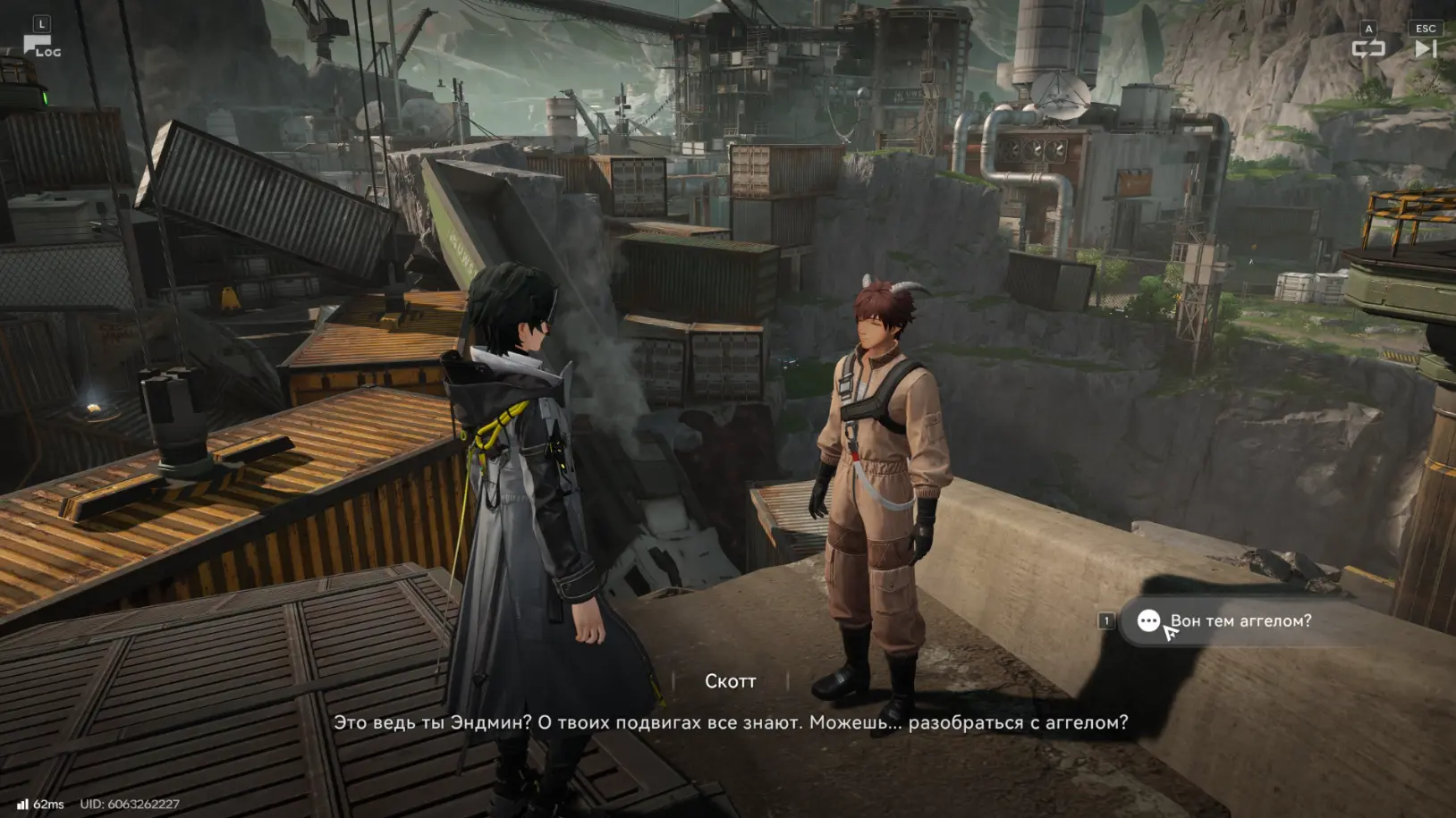Open the dialogue Log
This screenshot has height=818, width=1456.
pyautogui.click(x=40, y=46)
